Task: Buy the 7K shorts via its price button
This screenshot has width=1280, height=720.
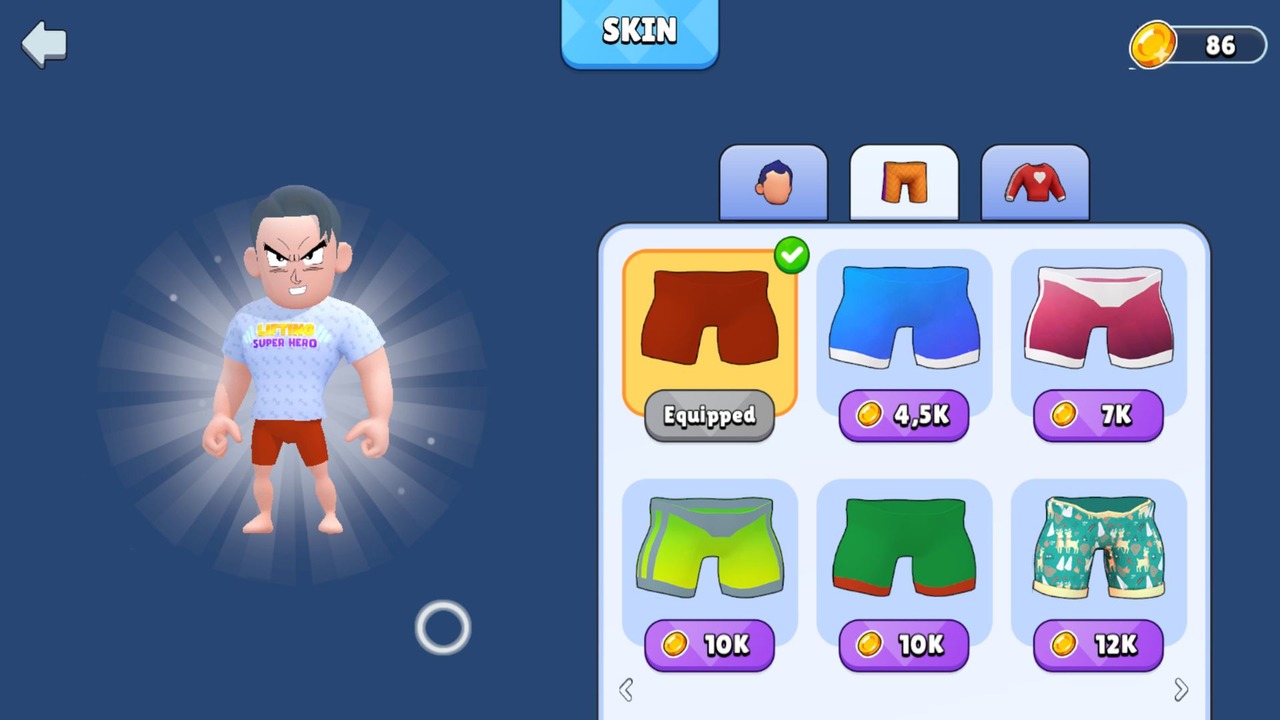Action: tap(1098, 416)
